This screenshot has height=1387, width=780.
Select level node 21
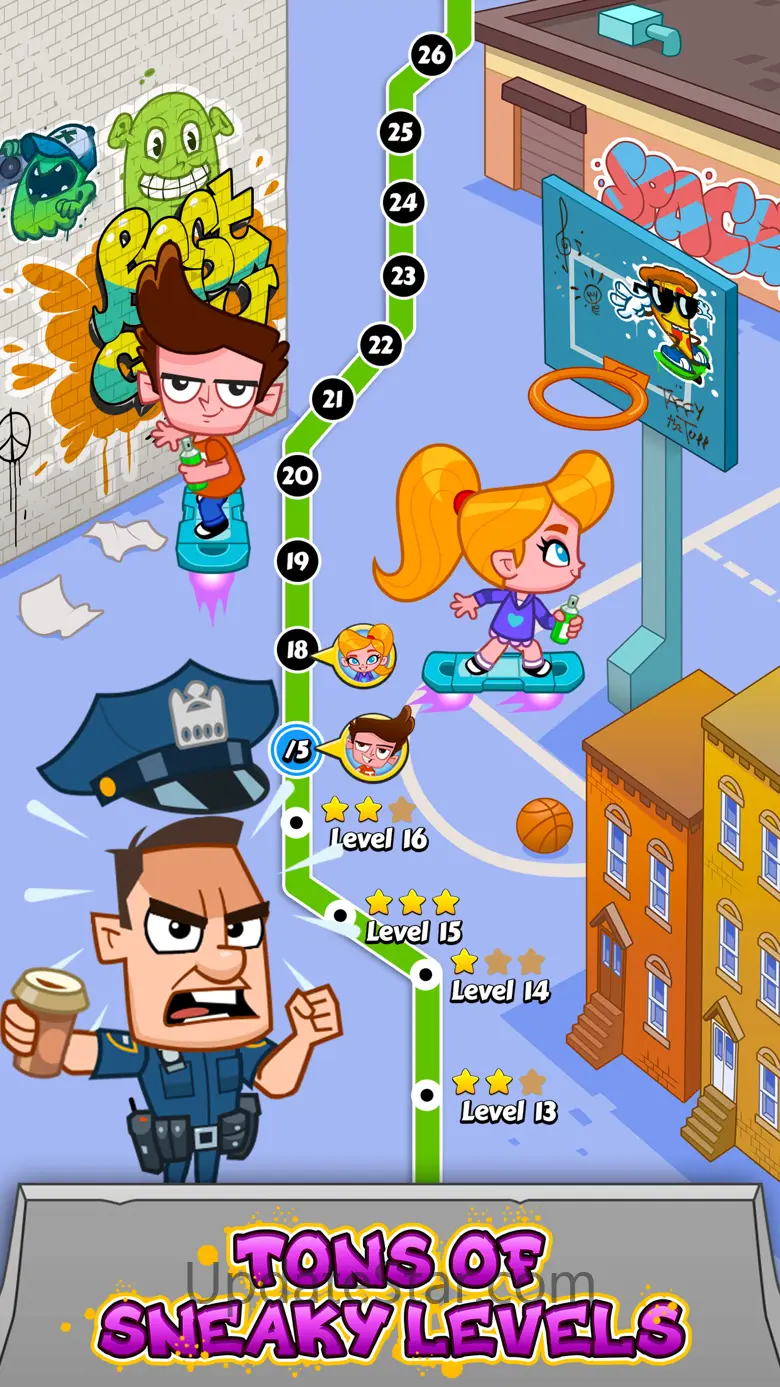coord(333,400)
